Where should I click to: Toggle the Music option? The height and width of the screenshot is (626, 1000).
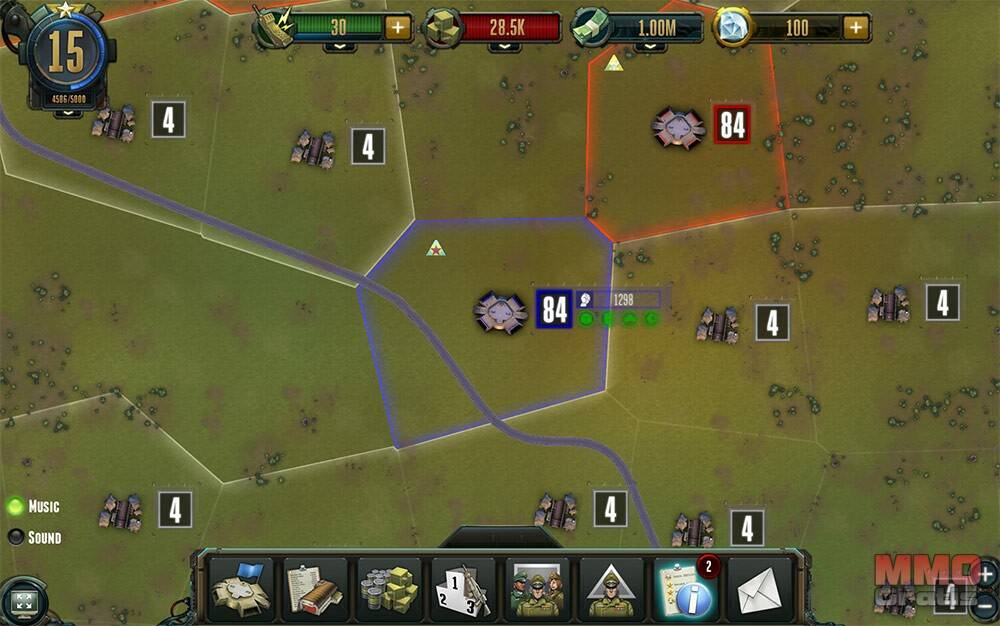pos(16,507)
